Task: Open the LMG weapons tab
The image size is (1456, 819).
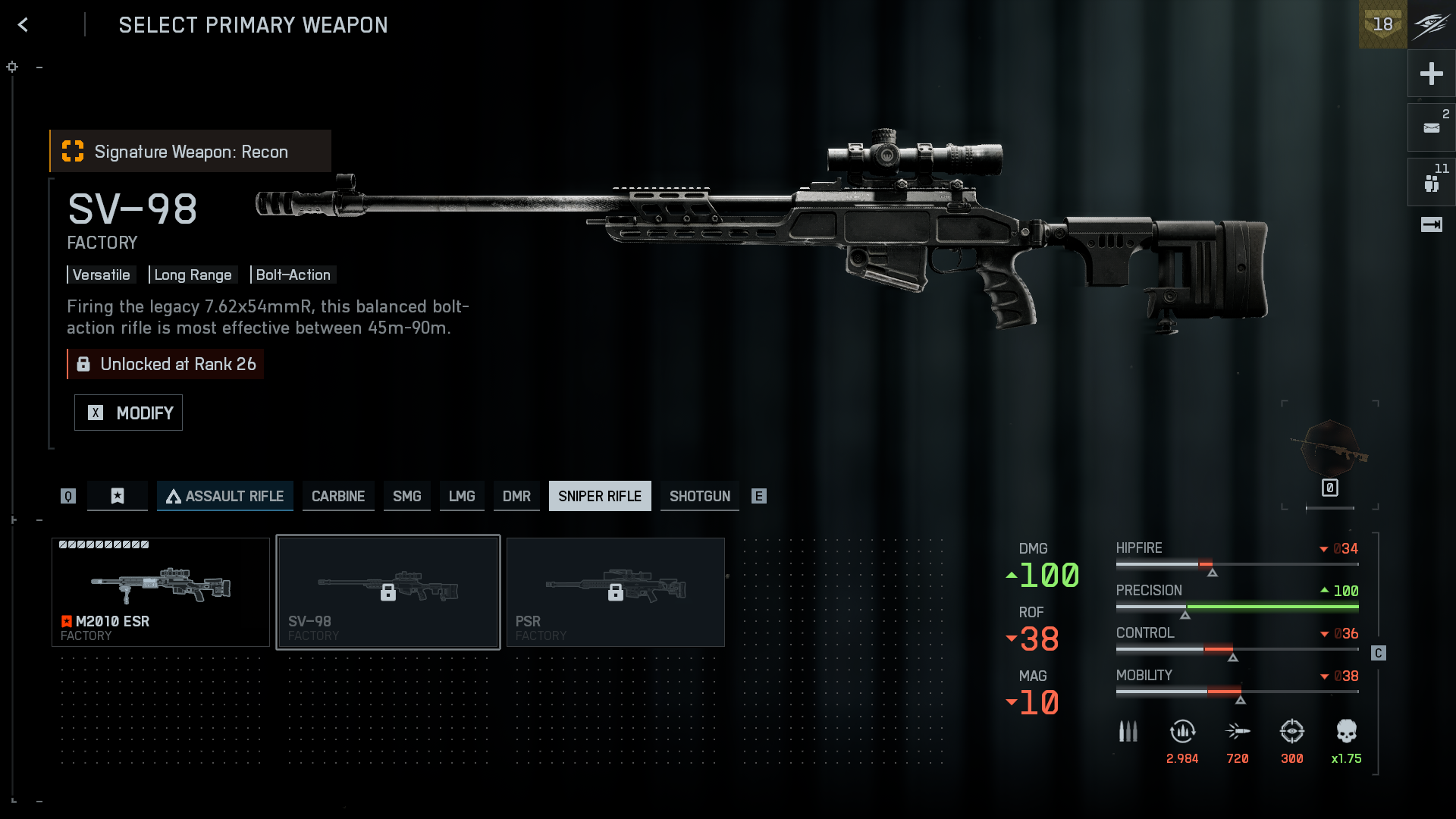Action: [x=462, y=496]
